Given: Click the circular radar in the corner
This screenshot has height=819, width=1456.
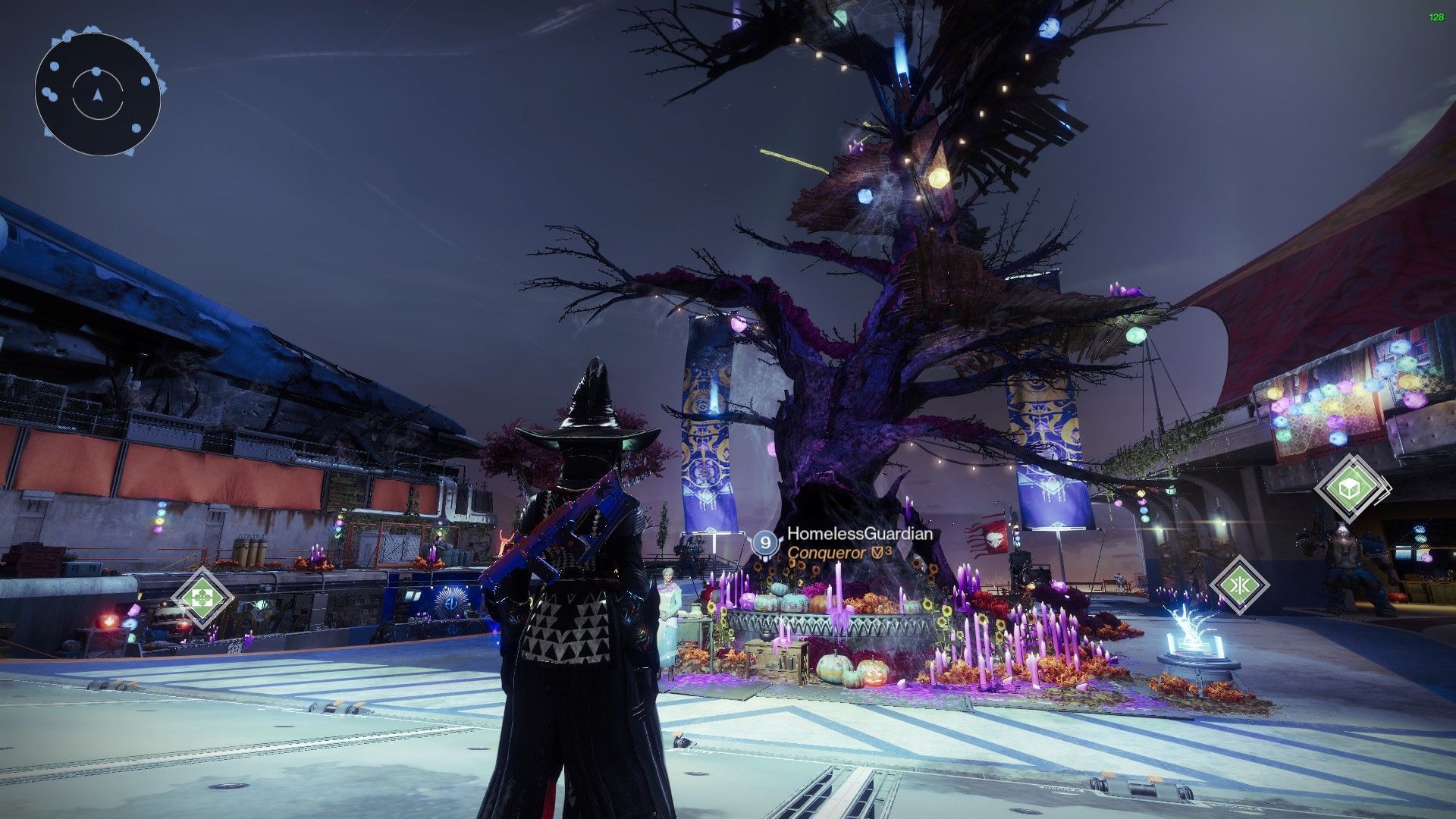Looking at the screenshot, I should 97,94.
